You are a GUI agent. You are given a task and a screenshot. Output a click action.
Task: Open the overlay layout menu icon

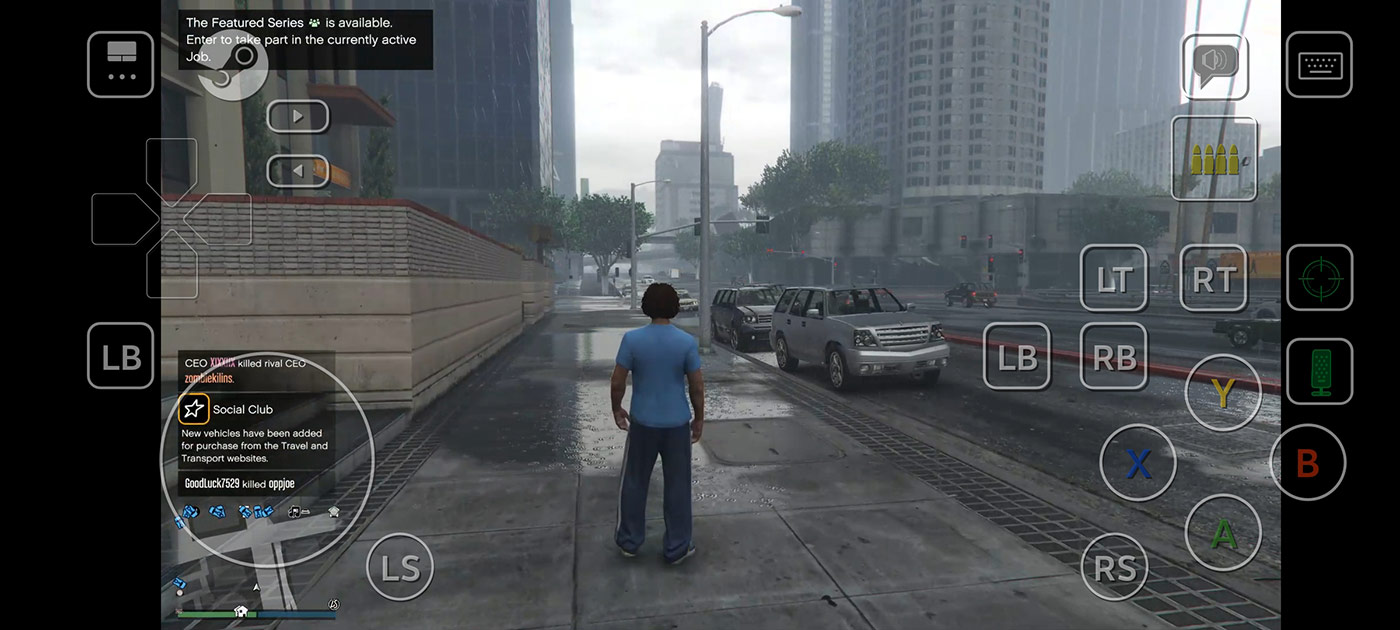[121, 65]
